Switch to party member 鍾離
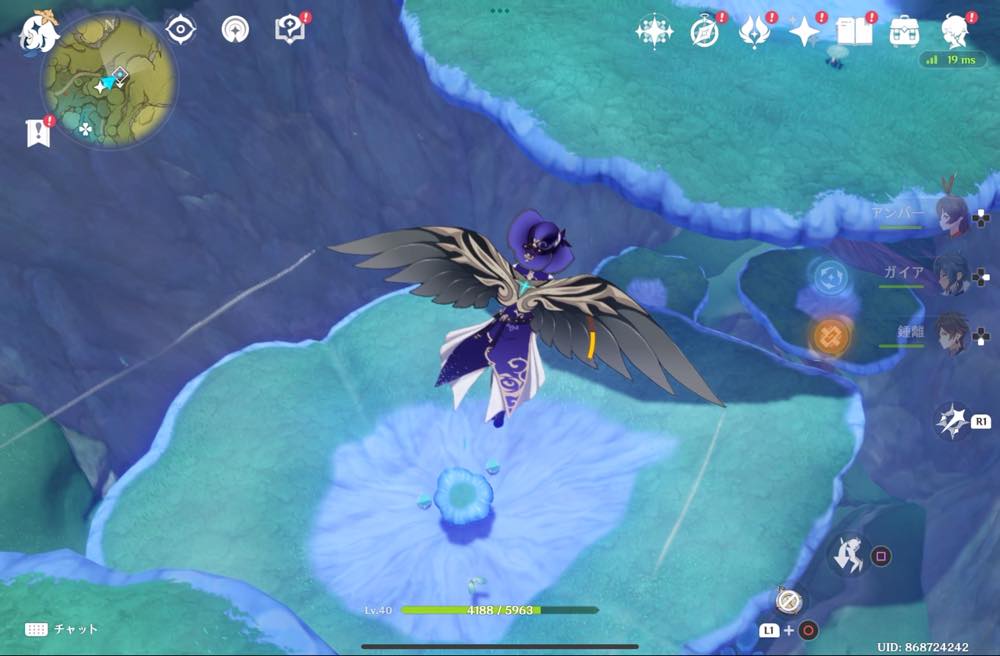 [950, 334]
